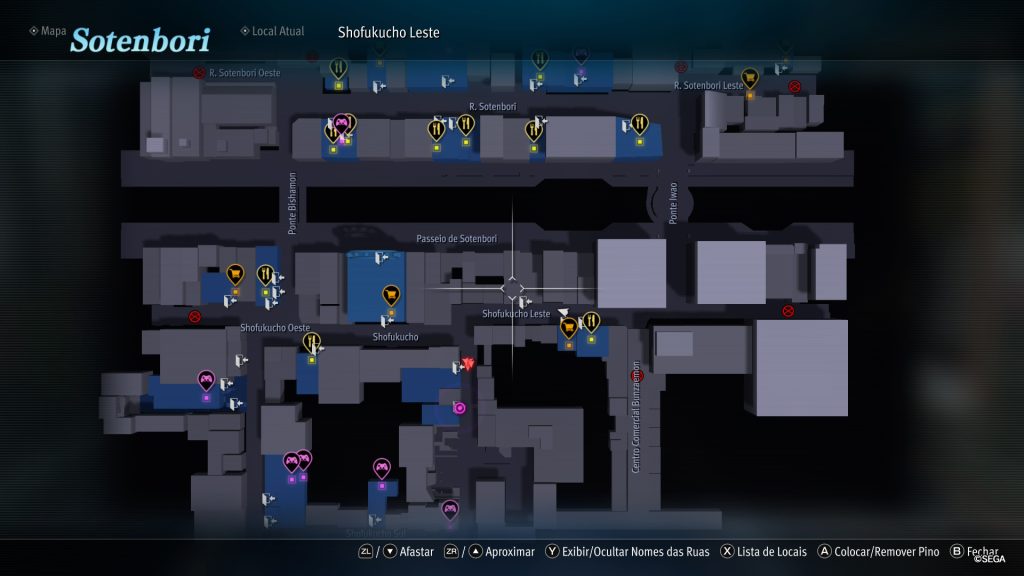Choose the shopping cart marker west of Ponte Bishamon
The image size is (1024, 576).
click(235, 273)
